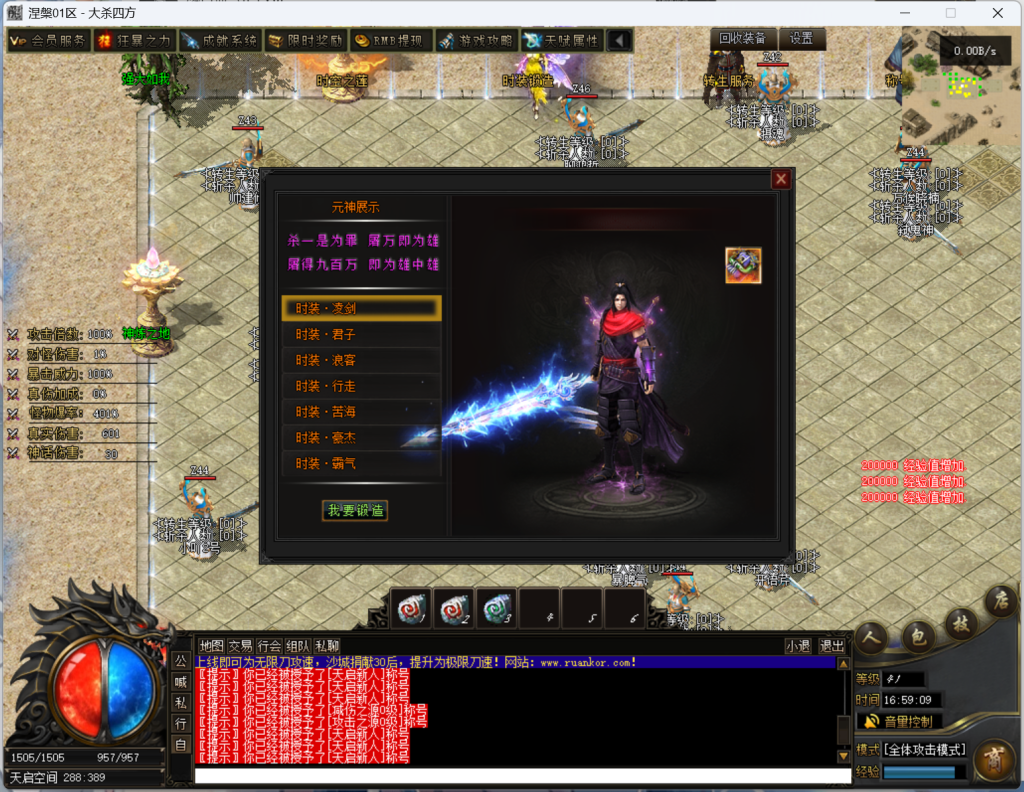This screenshot has height=792, width=1024.
Task: Select the 时装·君子 costume entry
Action: (361, 334)
